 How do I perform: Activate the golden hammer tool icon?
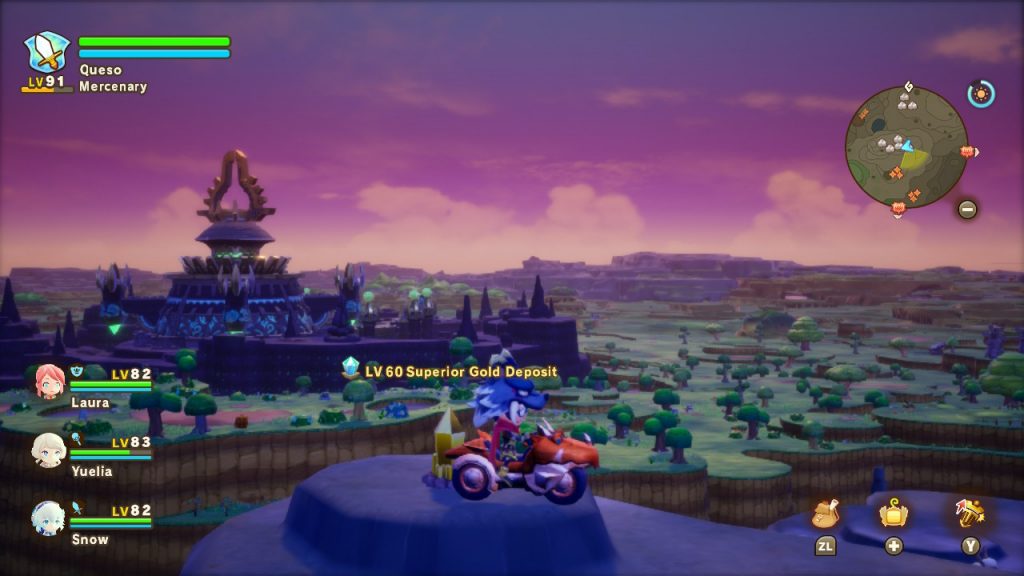pos(970,513)
